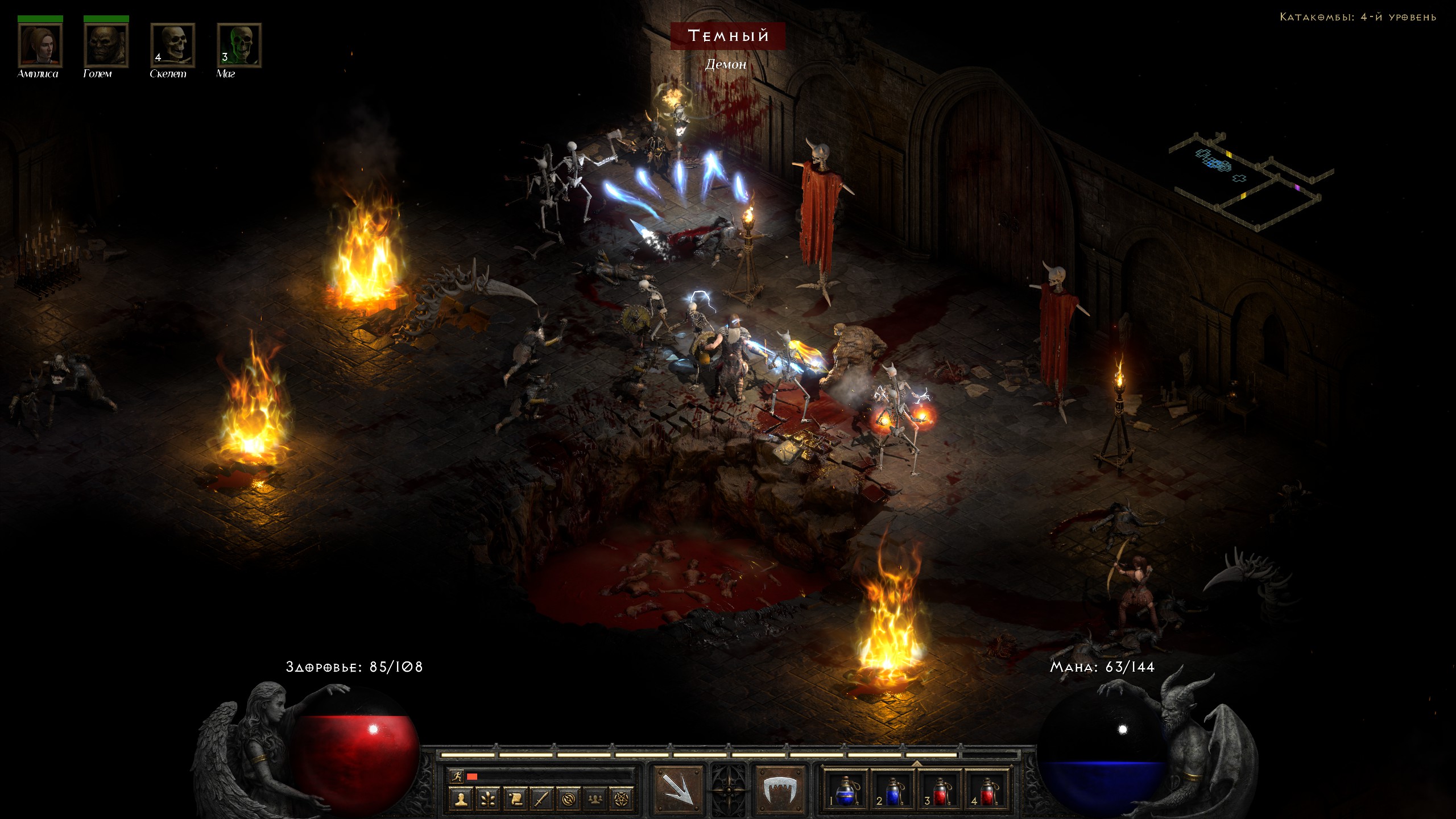This screenshot has height=819, width=1456.
Task: Open the quest log scroll icon
Action: (515, 799)
